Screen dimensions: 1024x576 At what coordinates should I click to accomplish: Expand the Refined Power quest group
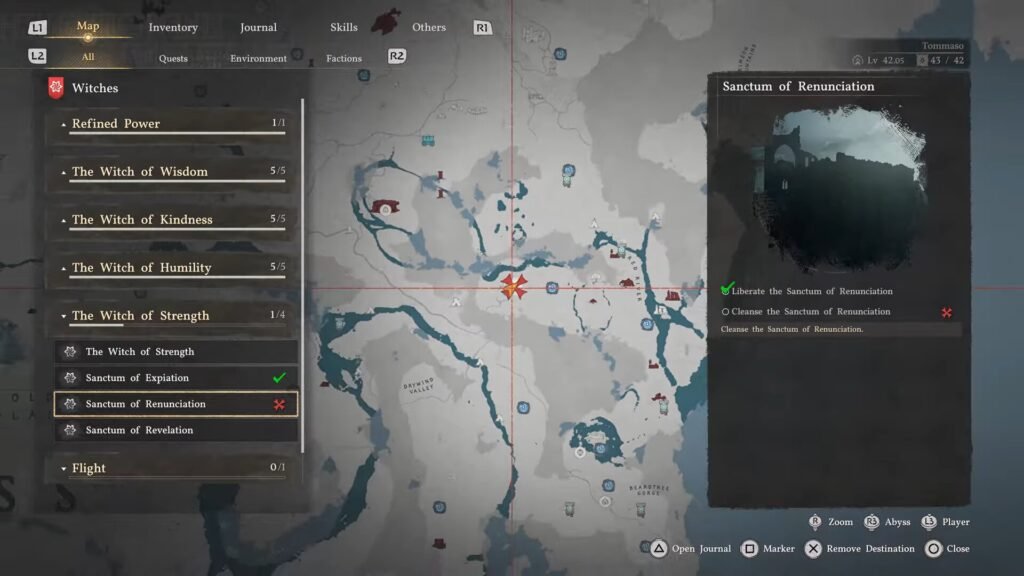(173, 124)
